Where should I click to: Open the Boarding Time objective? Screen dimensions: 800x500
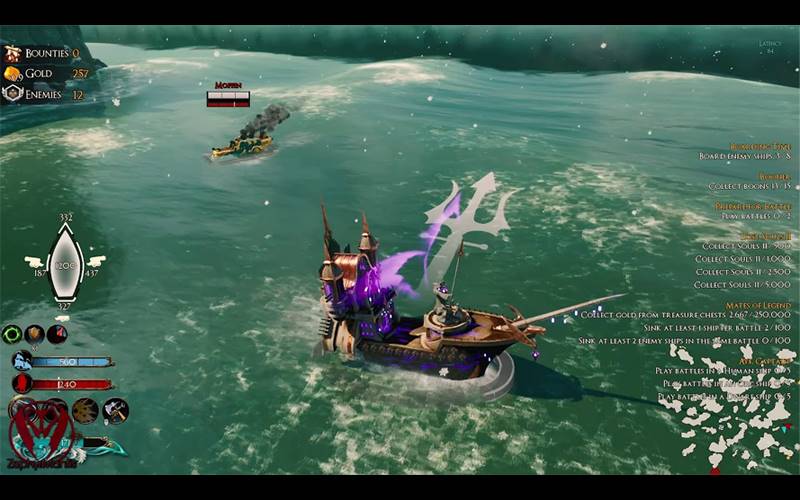point(760,146)
